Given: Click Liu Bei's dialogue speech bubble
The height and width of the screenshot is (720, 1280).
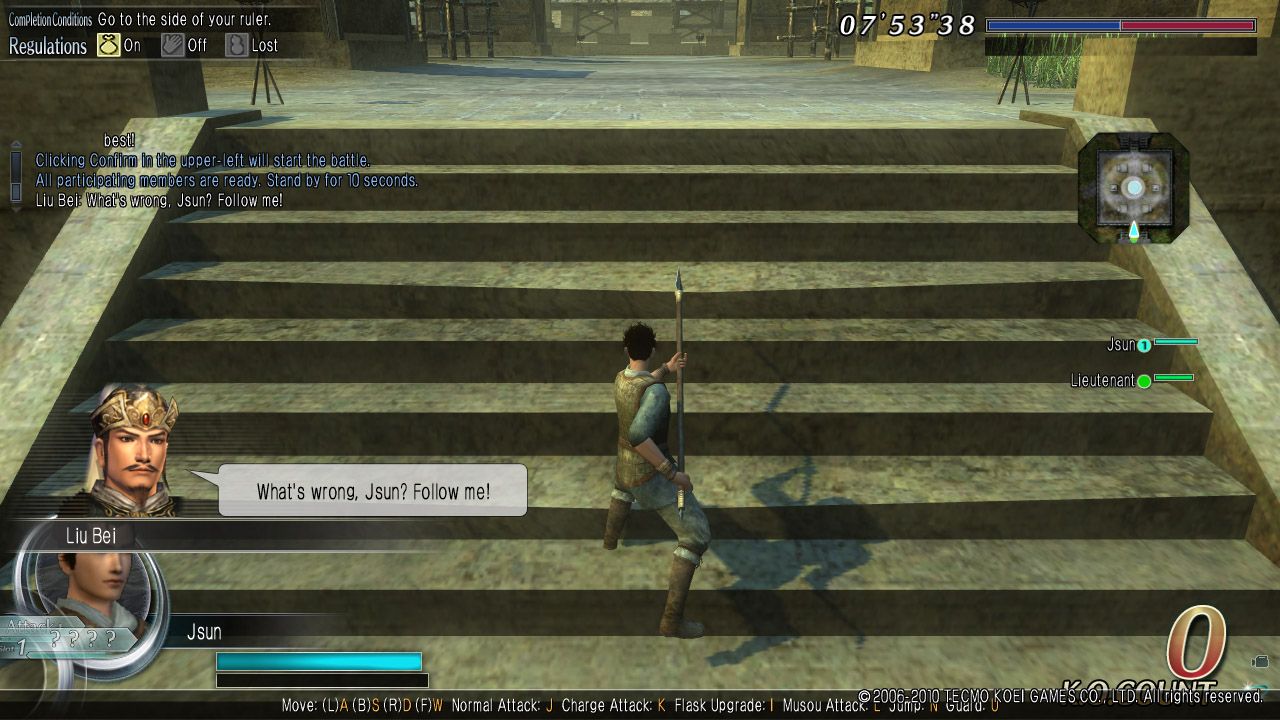Looking at the screenshot, I should (372, 491).
